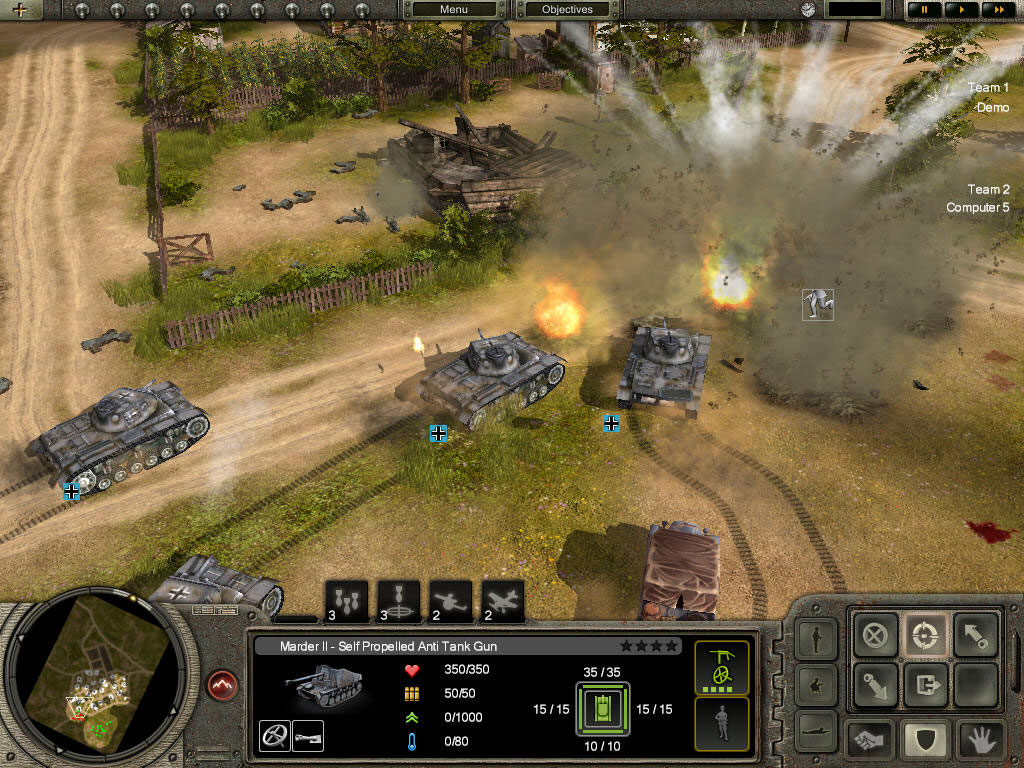Set game speed to normal play
The width and height of the screenshot is (1024, 768).
point(961,10)
